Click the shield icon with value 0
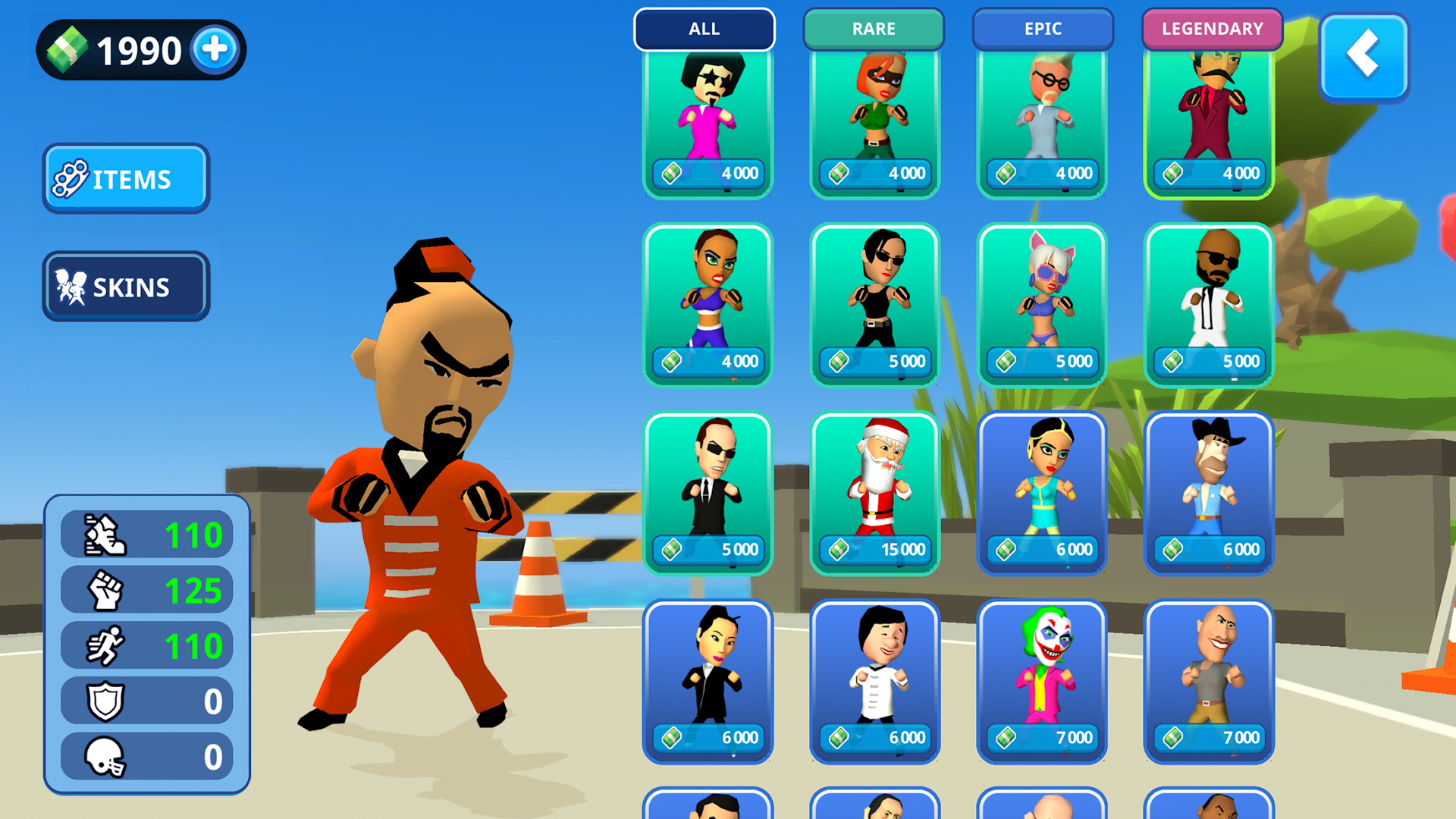Viewport: 1456px width, 819px height. pos(106,701)
